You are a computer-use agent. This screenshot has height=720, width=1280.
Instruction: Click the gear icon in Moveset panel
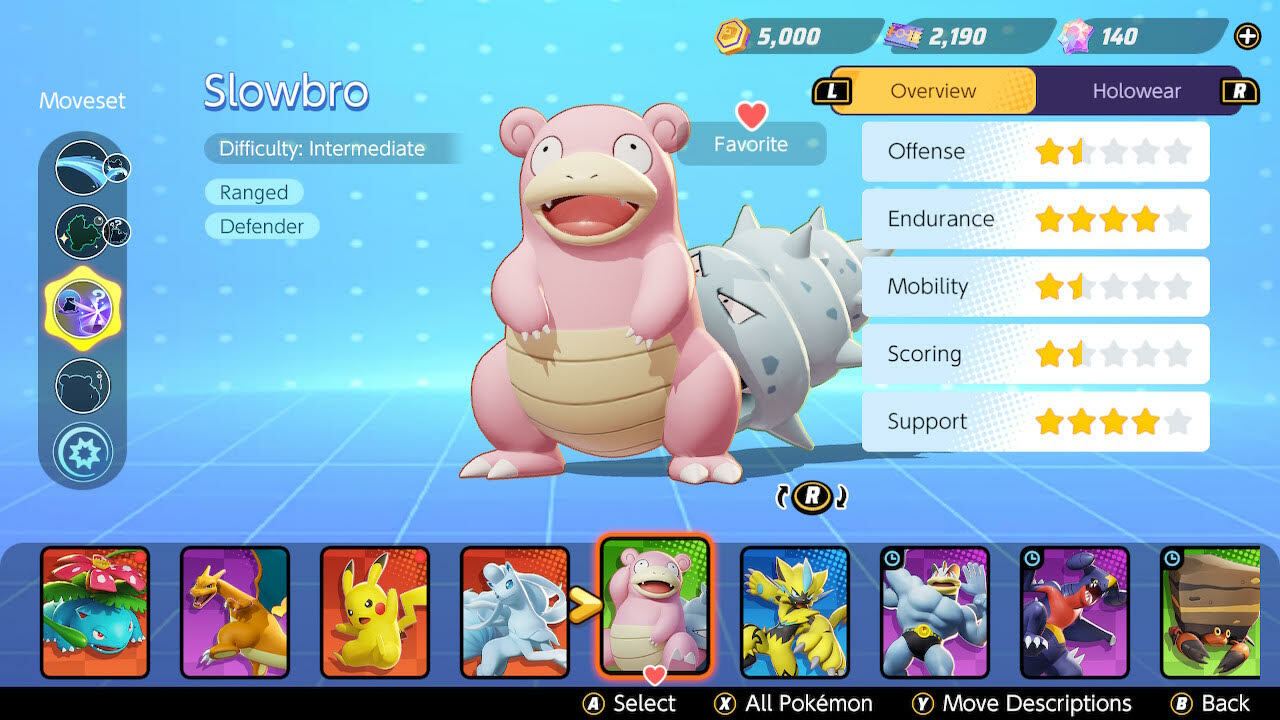tap(82, 452)
